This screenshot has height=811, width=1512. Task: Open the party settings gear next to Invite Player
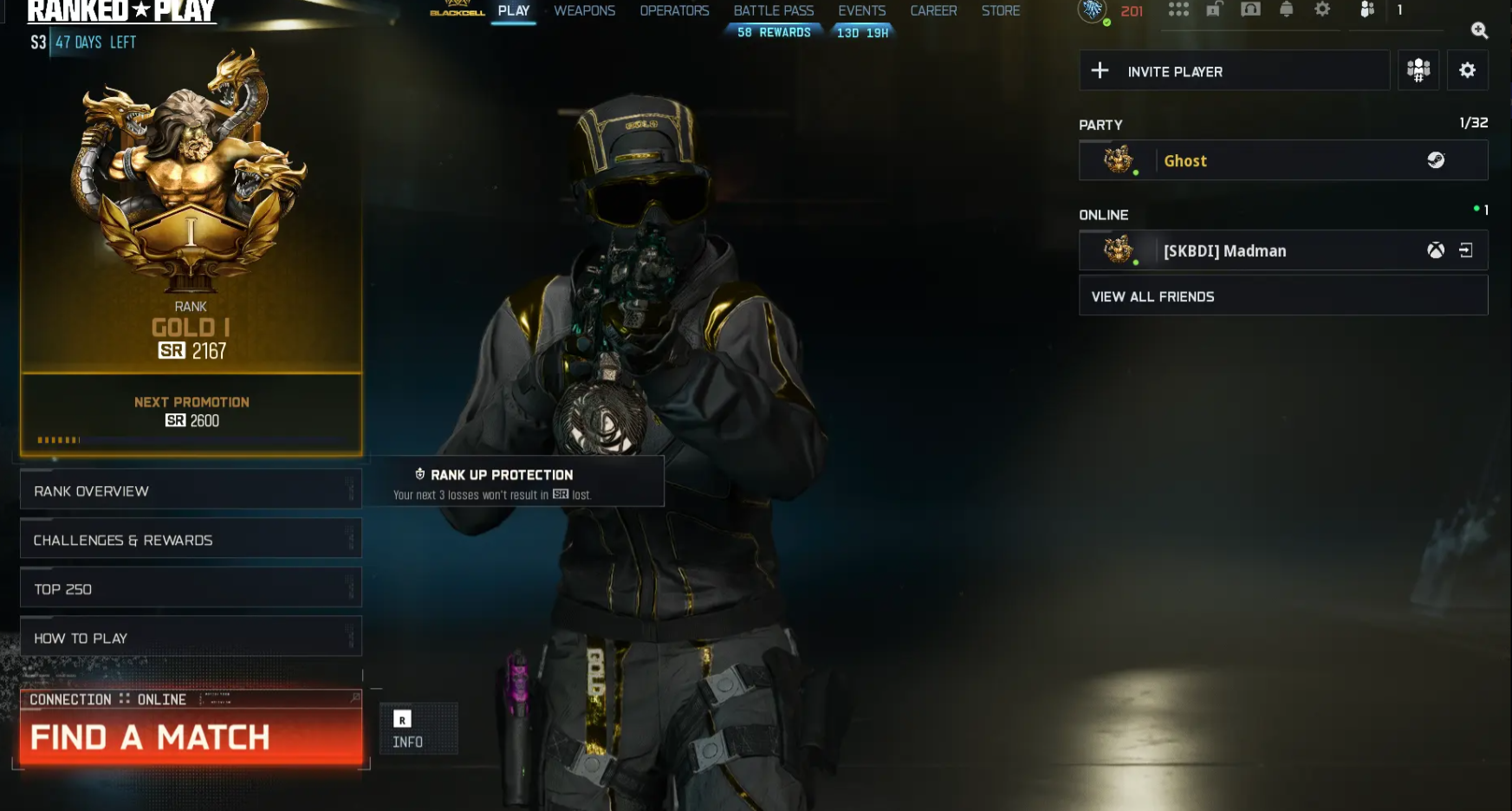pyautogui.click(x=1468, y=70)
